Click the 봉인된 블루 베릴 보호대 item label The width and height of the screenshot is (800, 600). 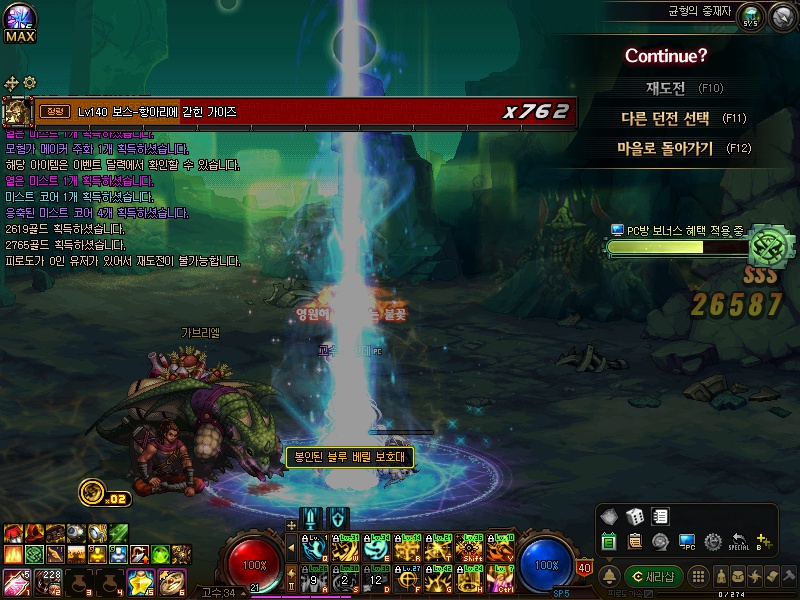coord(349,457)
